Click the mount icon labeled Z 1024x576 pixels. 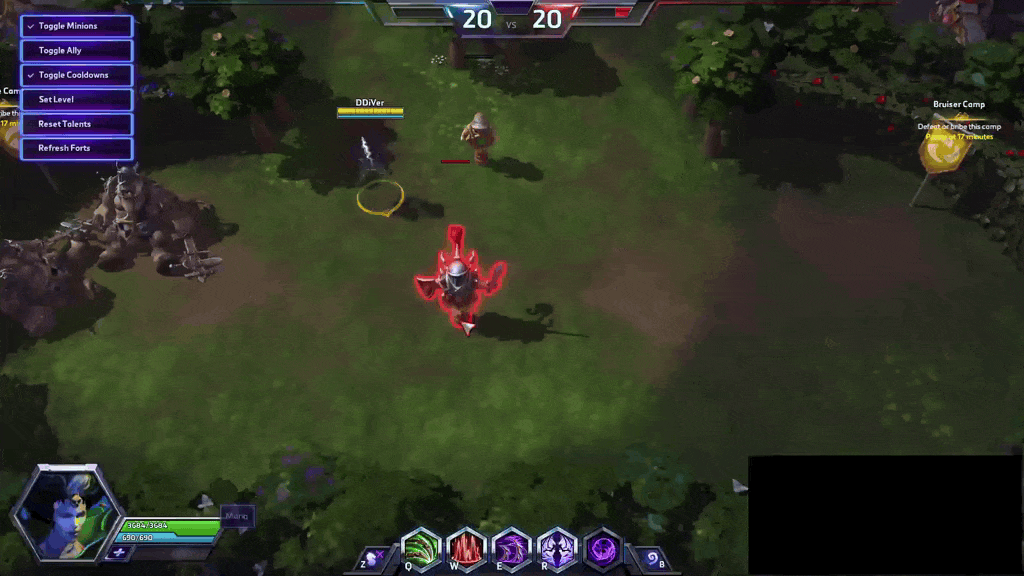pos(373,558)
